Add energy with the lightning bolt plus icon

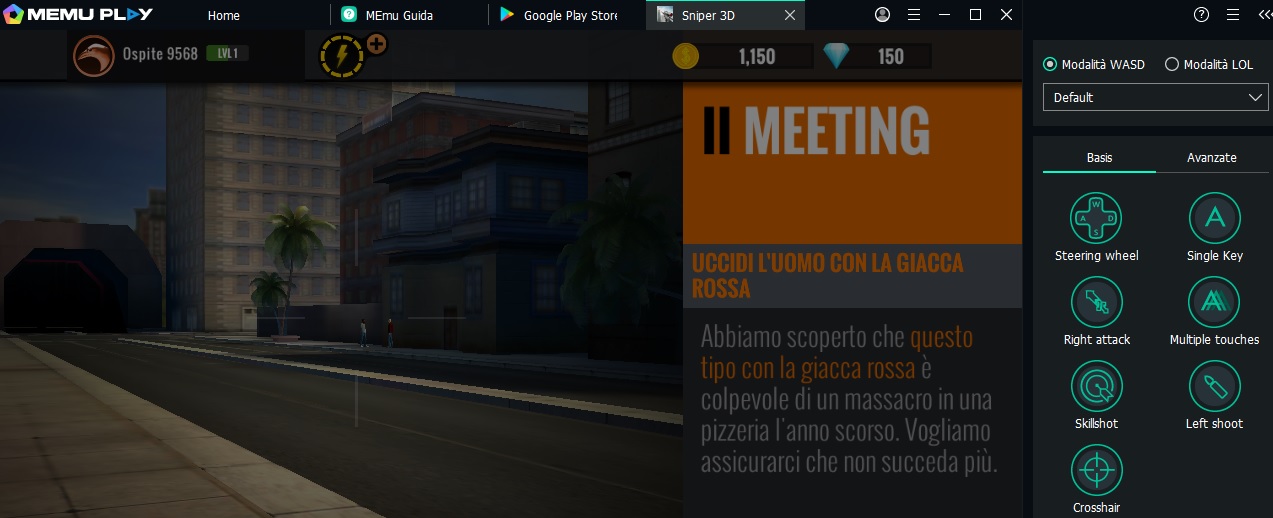[376, 45]
